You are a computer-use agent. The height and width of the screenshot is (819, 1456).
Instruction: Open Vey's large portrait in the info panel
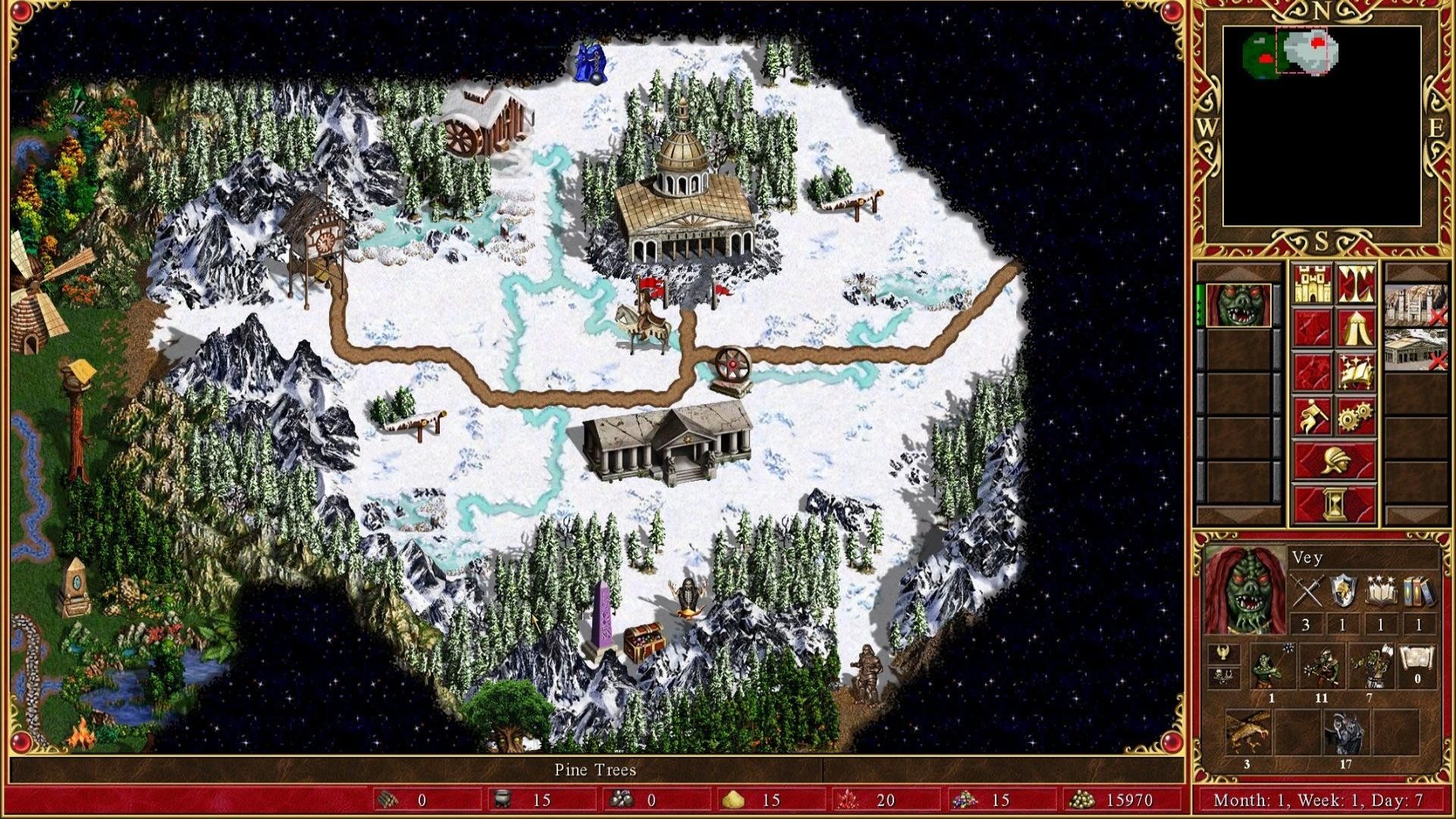point(1244,589)
